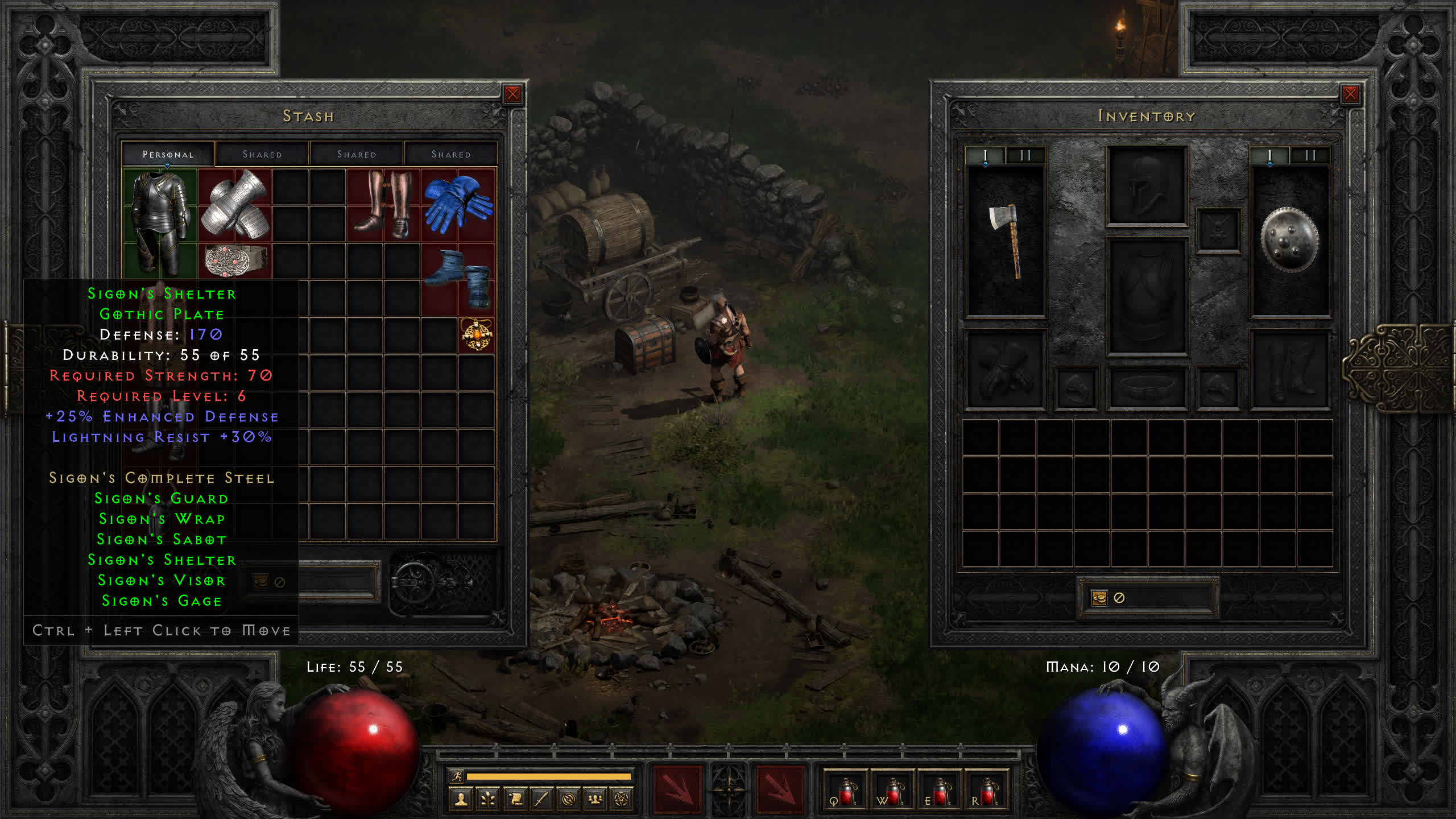Select the gold amulet in stash

pos(477,335)
